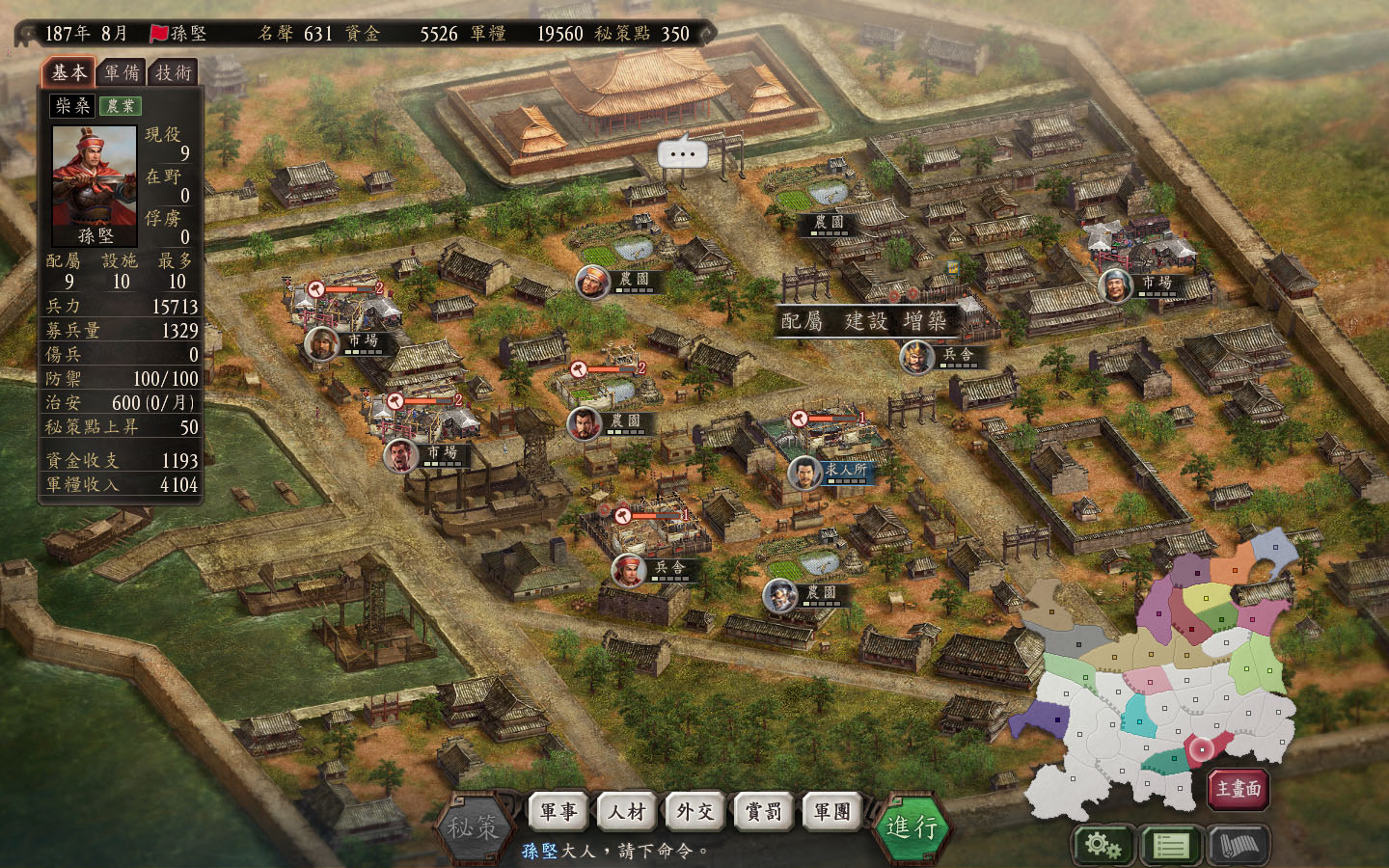Return to main screen via 主畫面
The image size is (1389, 868).
pyautogui.click(x=1239, y=789)
